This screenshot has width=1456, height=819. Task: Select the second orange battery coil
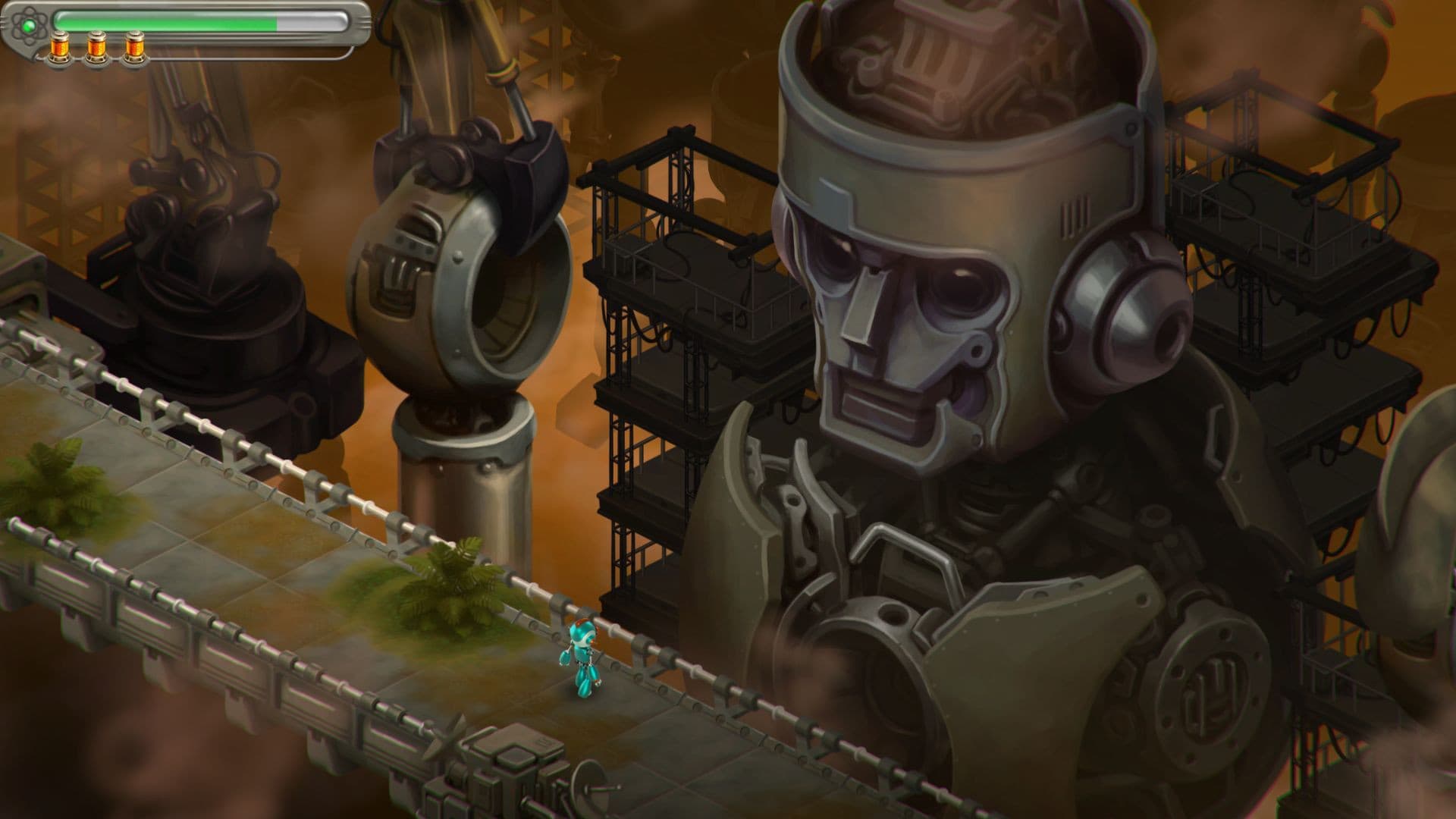coord(96,47)
